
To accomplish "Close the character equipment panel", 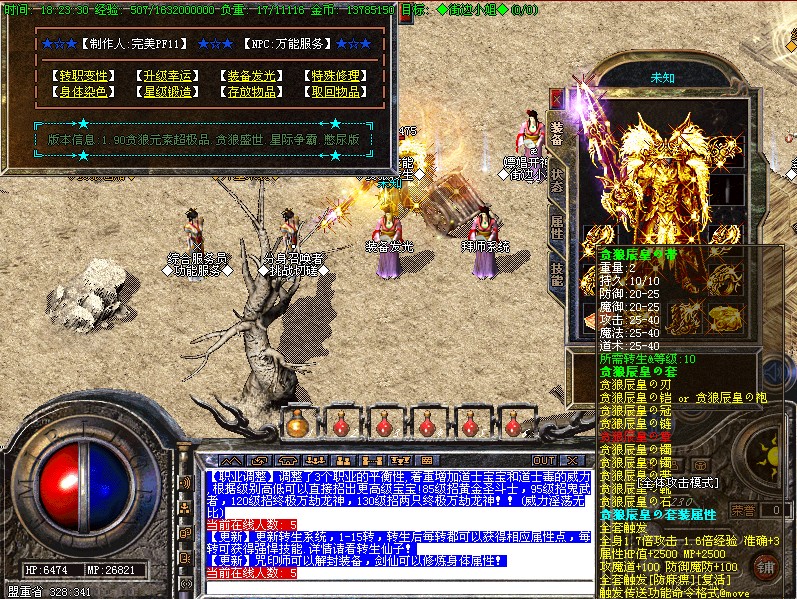I will click(557, 100).
